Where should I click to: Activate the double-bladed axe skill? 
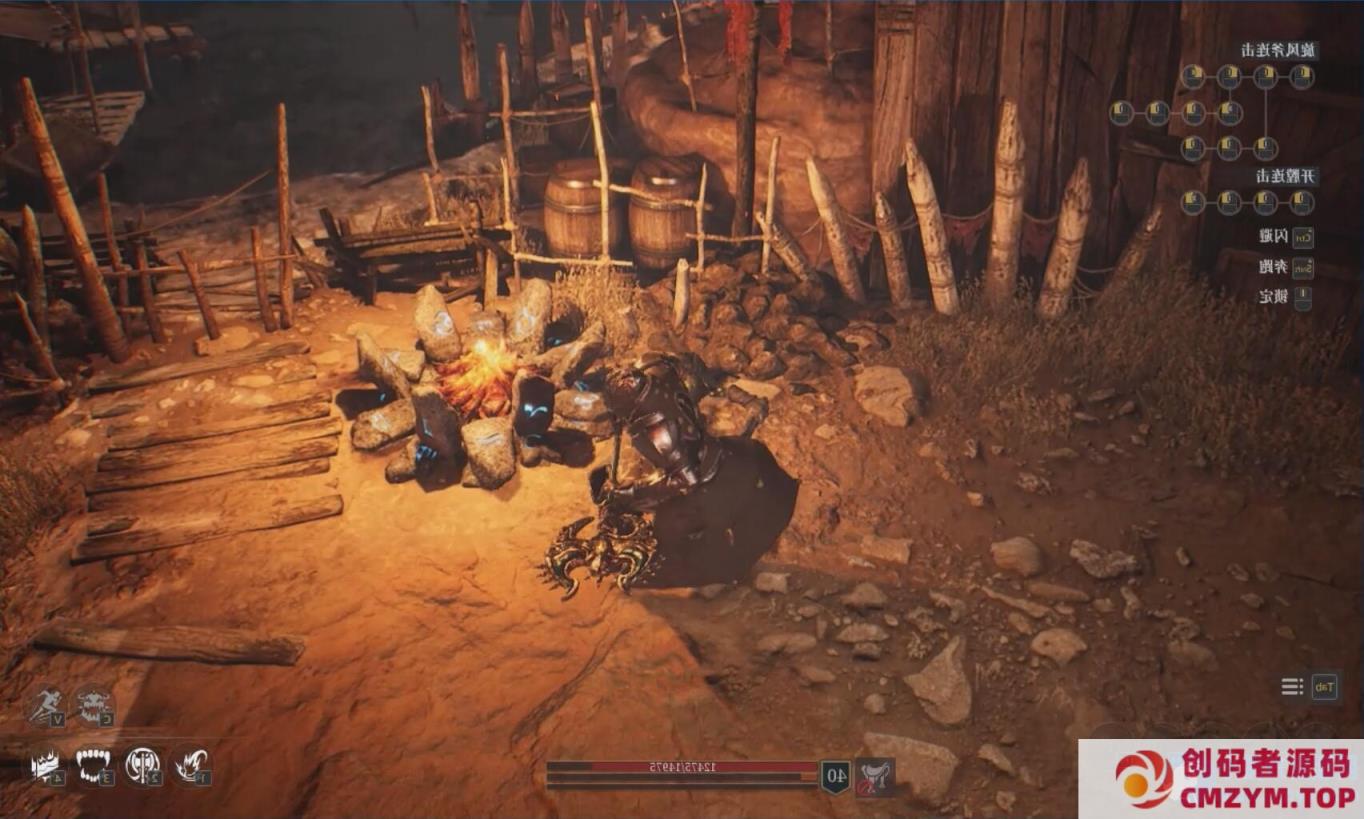coord(143,767)
